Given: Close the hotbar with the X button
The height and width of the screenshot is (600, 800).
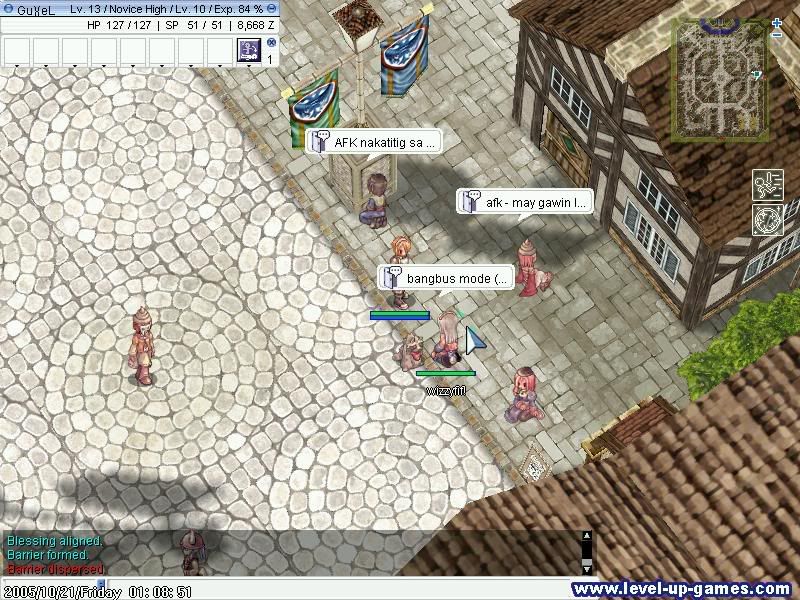Looking at the screenshot, I should click(x=271, y=43).
